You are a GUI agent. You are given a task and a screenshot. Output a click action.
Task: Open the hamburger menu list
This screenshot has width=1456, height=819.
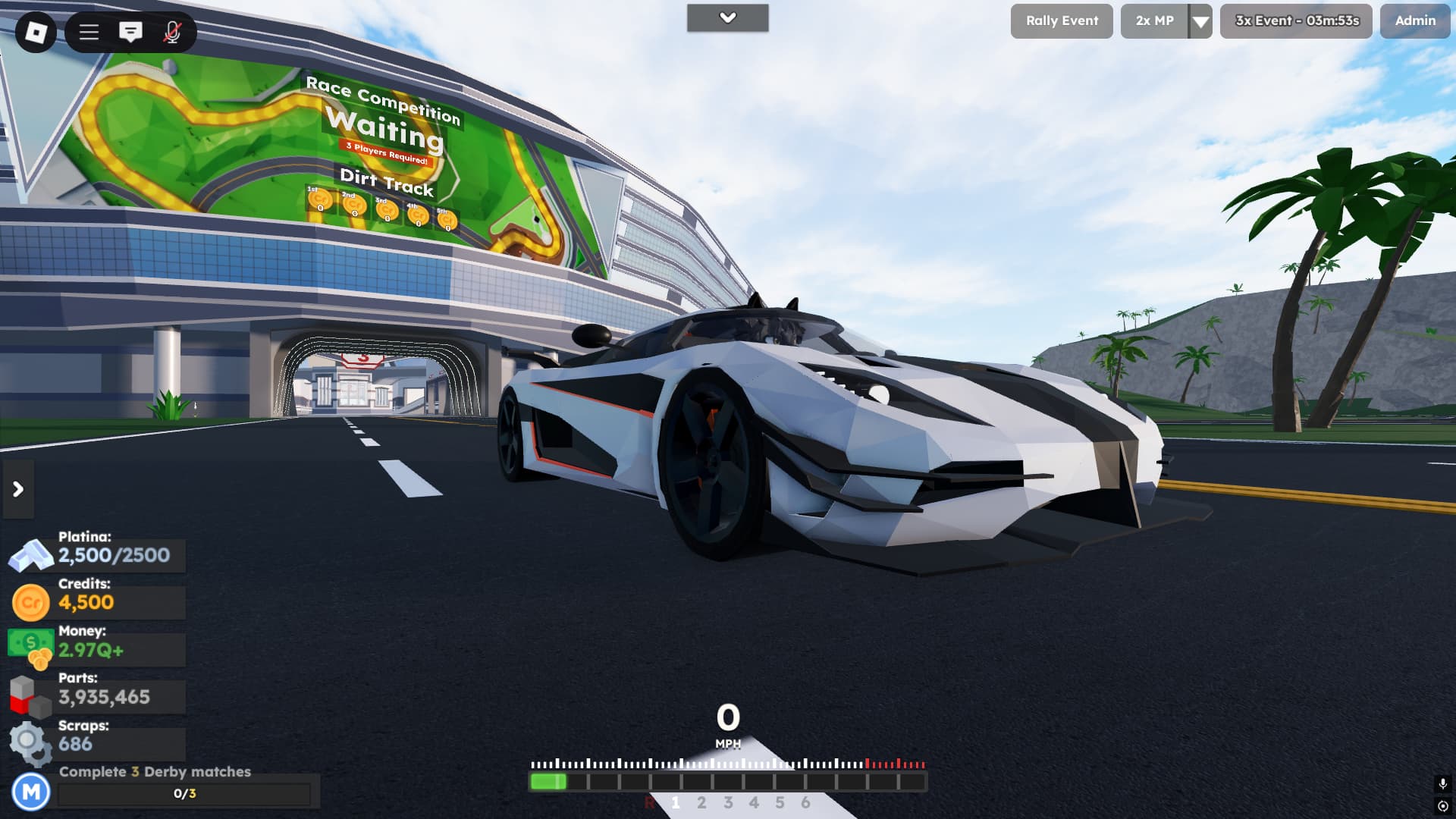click(89, 32)
